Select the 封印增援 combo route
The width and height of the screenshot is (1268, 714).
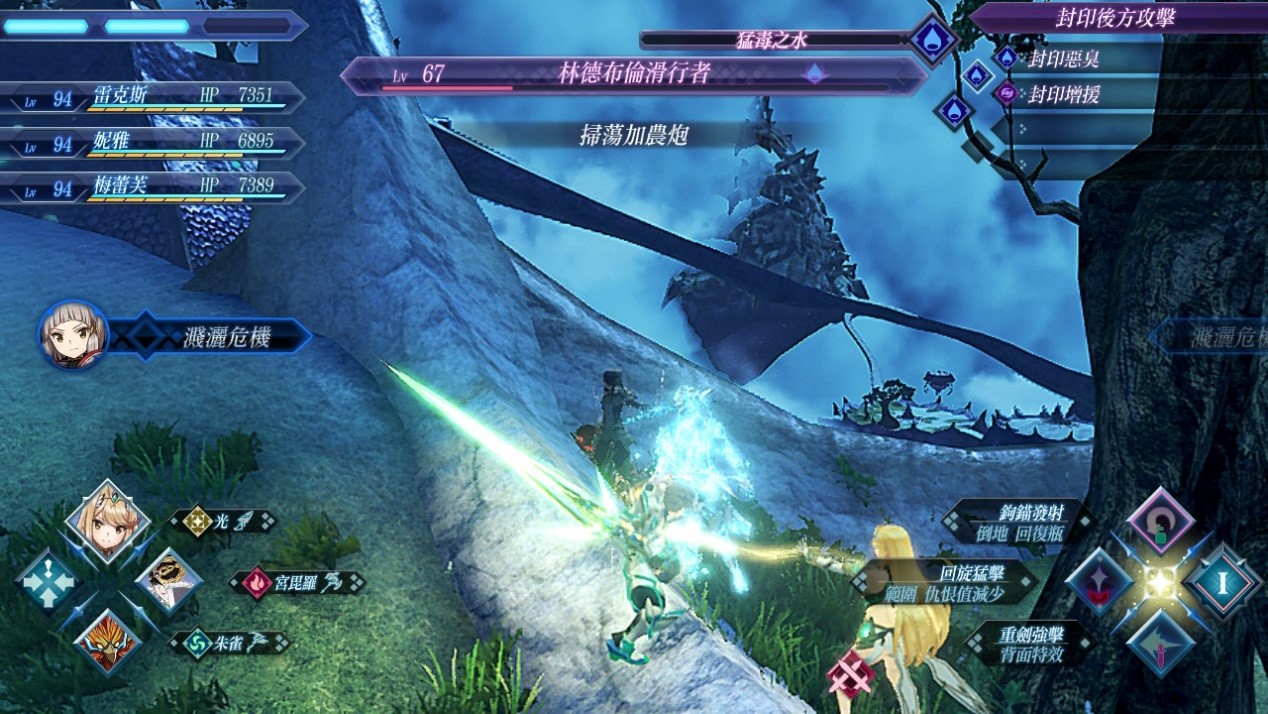1064,94
